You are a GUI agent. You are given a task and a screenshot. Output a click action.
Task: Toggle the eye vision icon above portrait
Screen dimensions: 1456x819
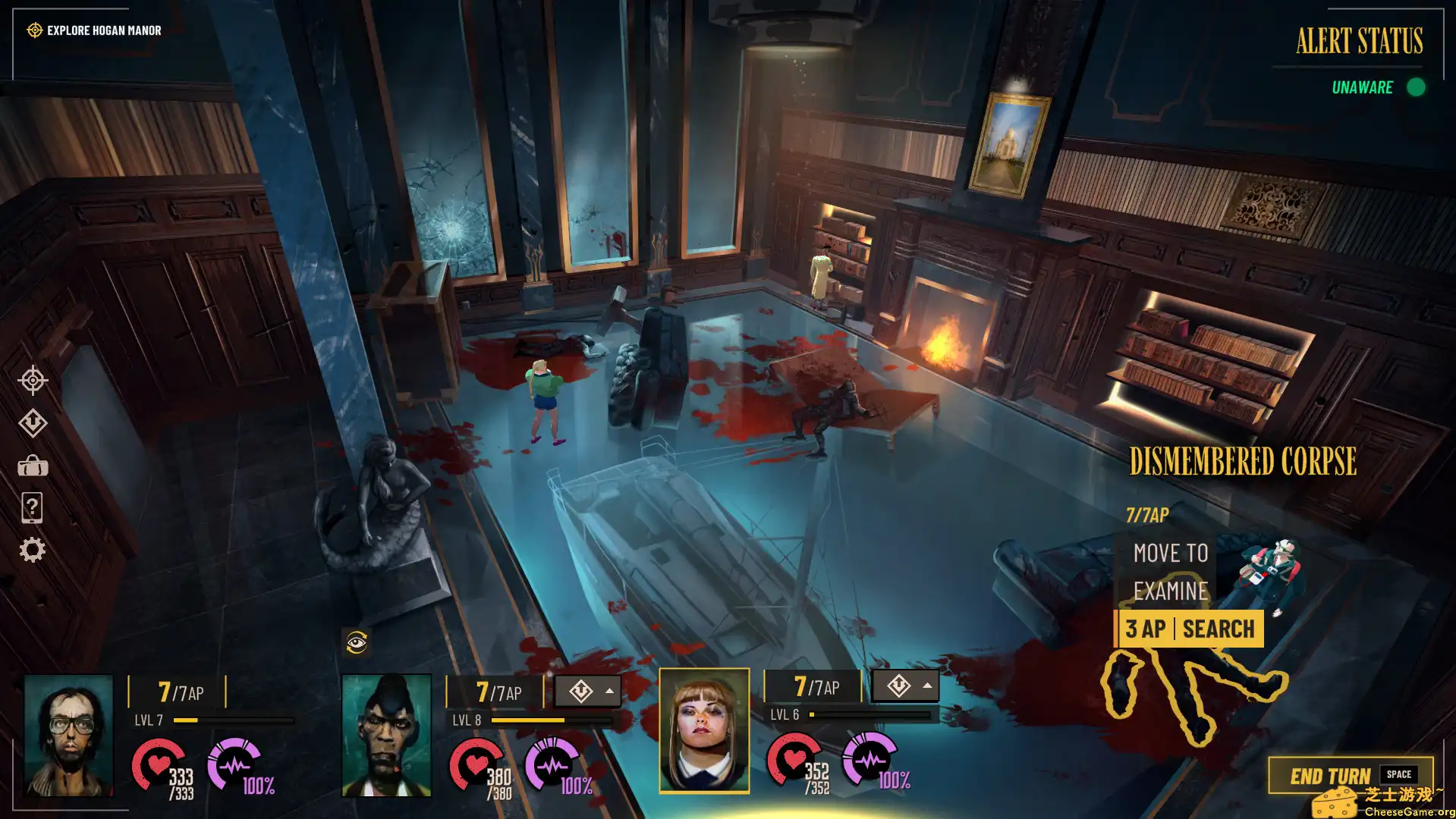click(x=357, y=643)
